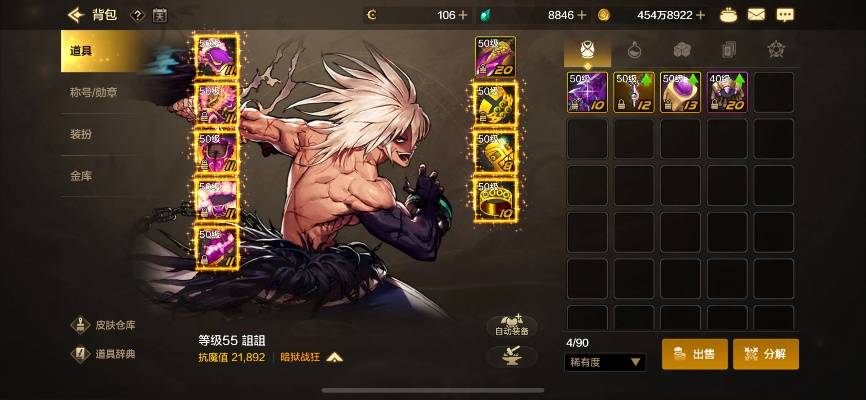Open the mail envelope icon

pos(756,15)
